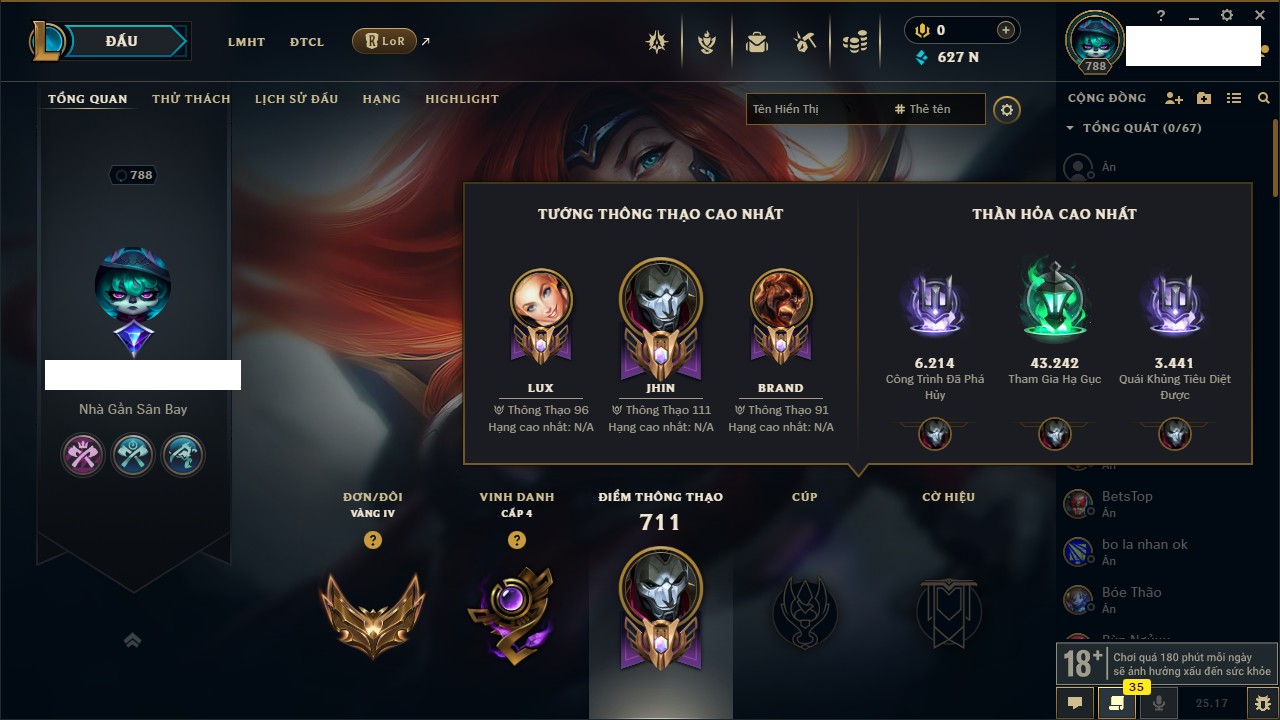The width and height of the screenshot is (1280, 720).
Task: Collapse the TỔNG QUÁT friends group
Action: tap(1070, 128)
